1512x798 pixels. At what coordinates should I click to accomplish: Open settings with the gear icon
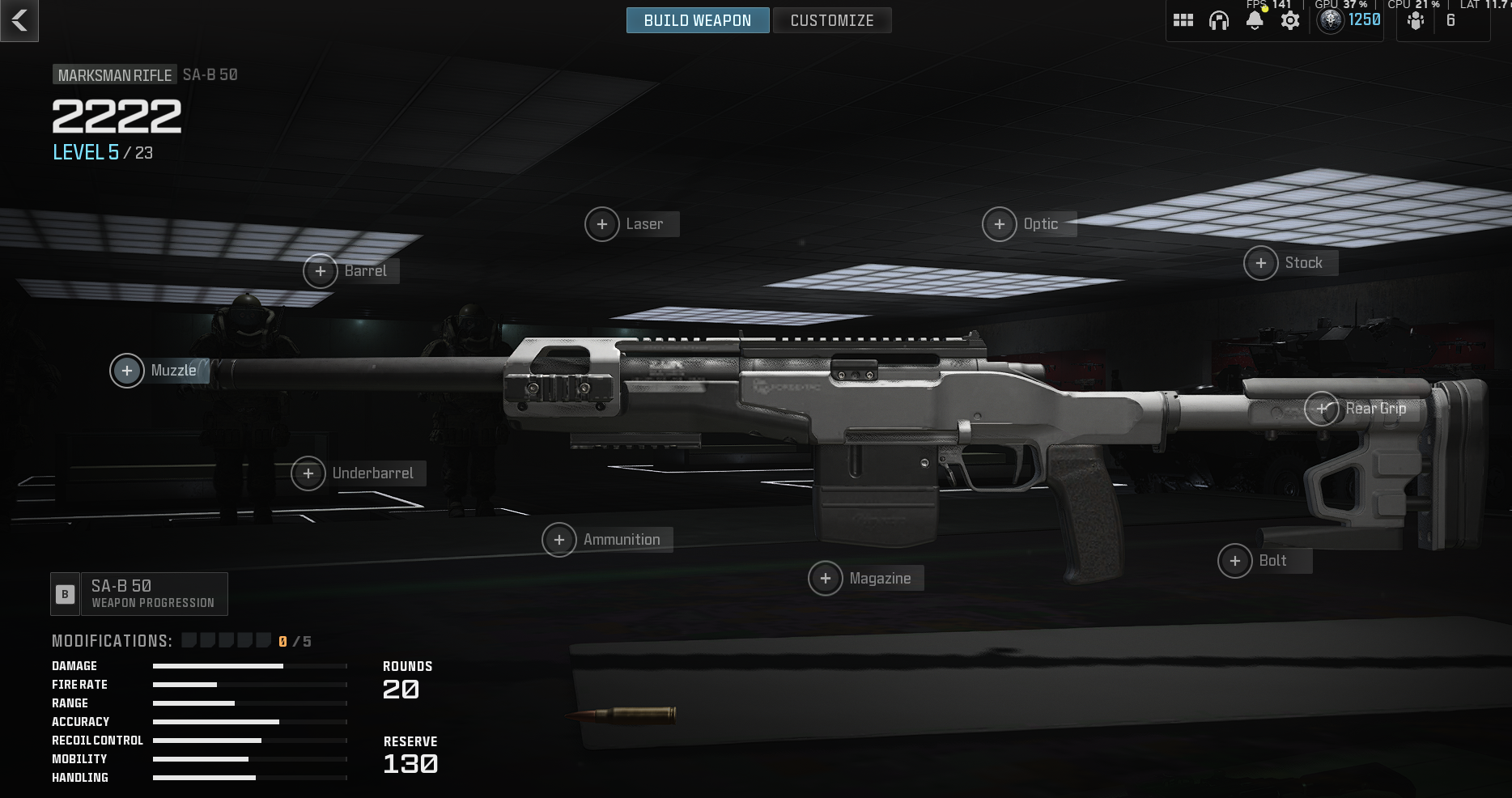click(1290, 21)
